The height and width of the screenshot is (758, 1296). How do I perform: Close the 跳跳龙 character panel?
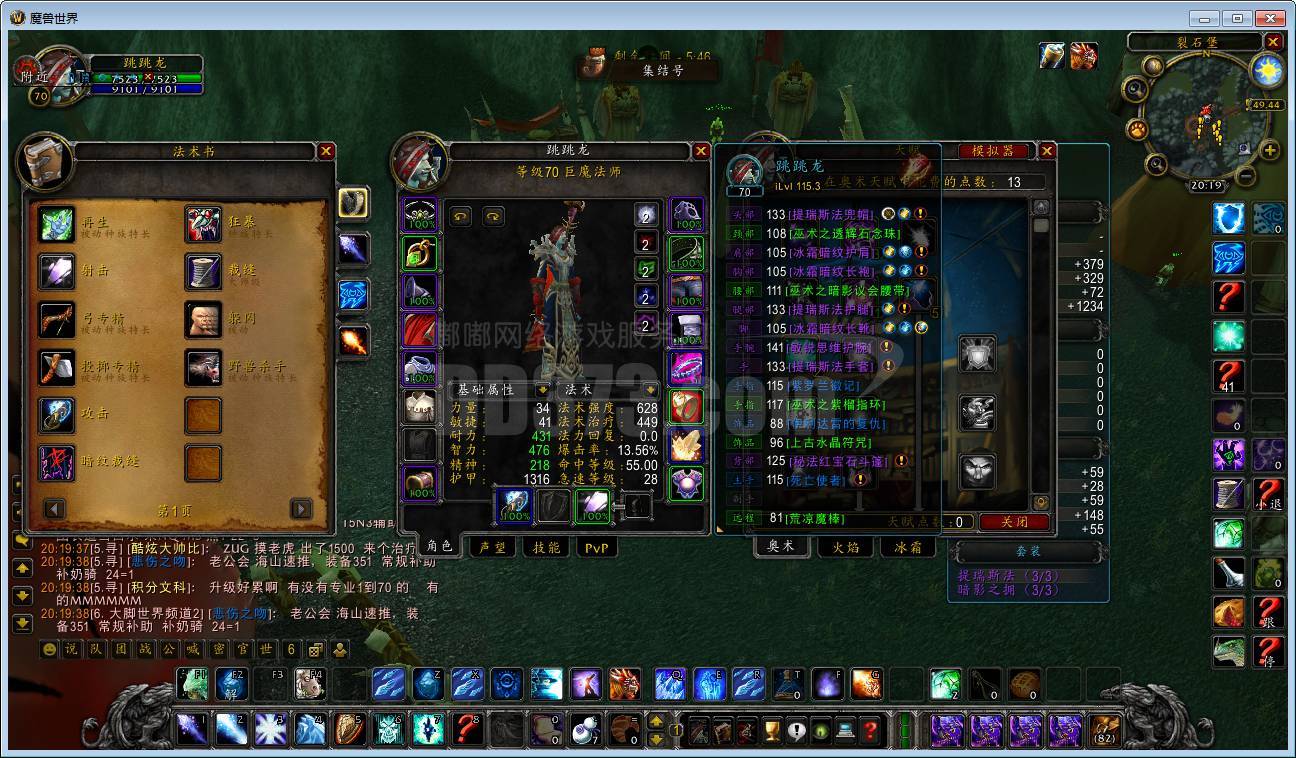(702, 151)
